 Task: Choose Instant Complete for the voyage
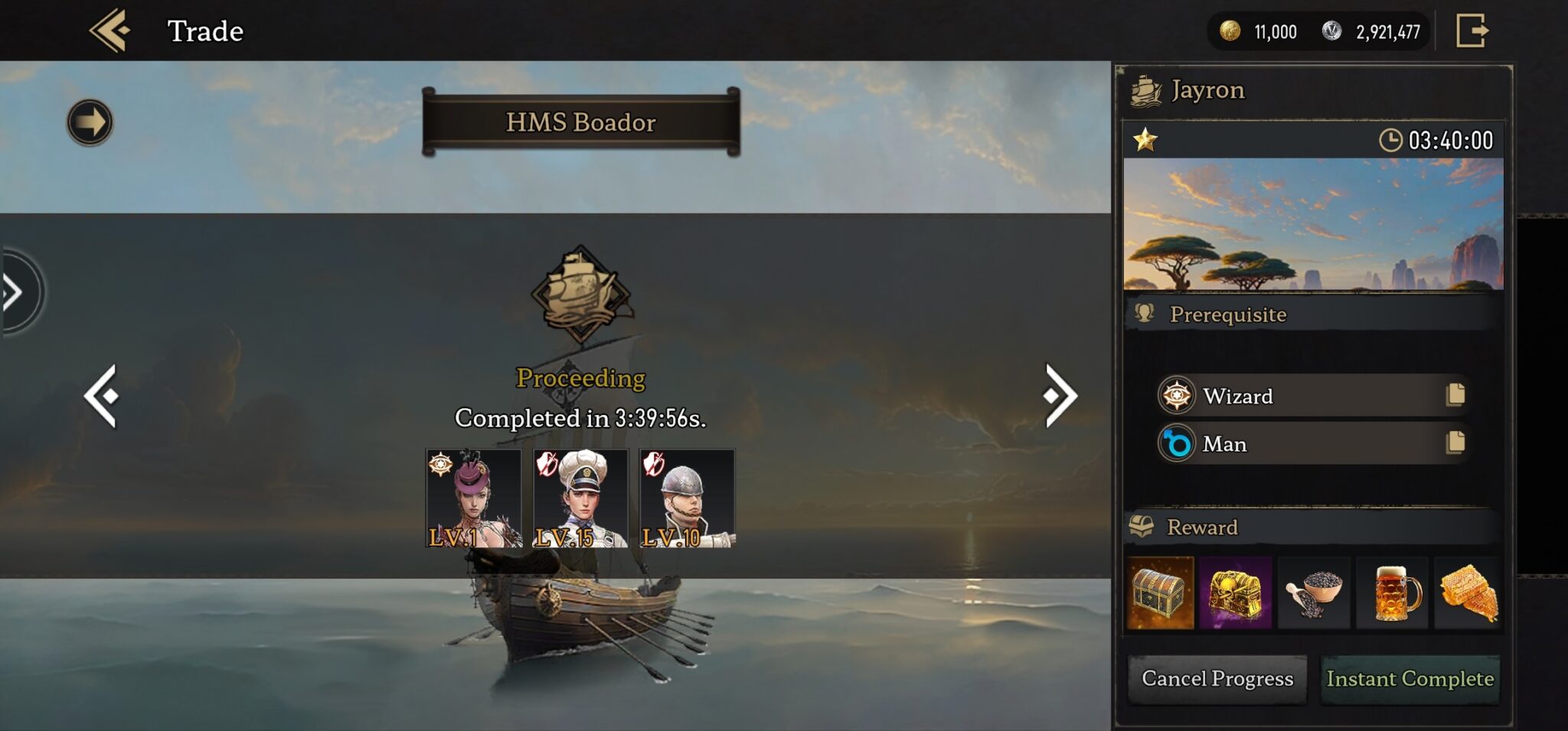click(x=1410, y=679)
